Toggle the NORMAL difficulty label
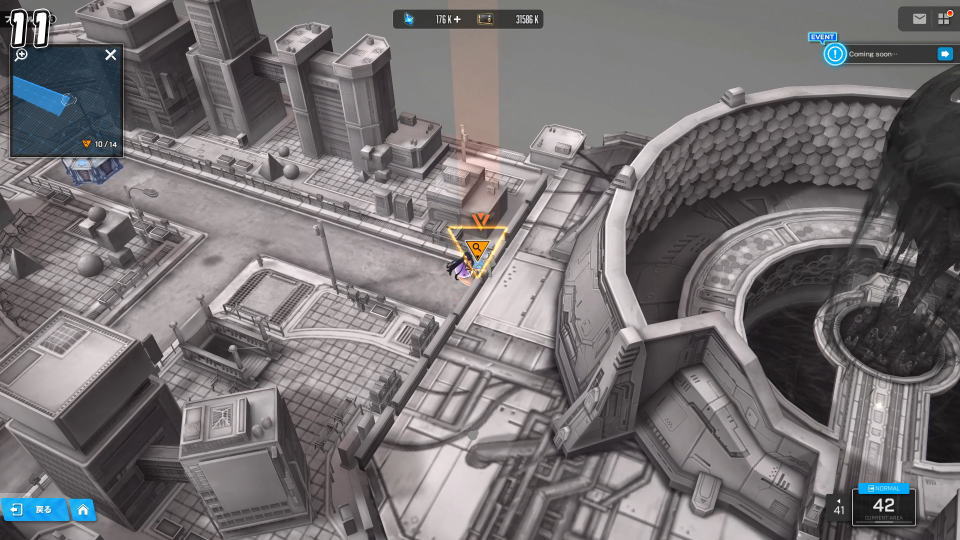960x540 pixels. pyautogui.click(x=884, y=488)
